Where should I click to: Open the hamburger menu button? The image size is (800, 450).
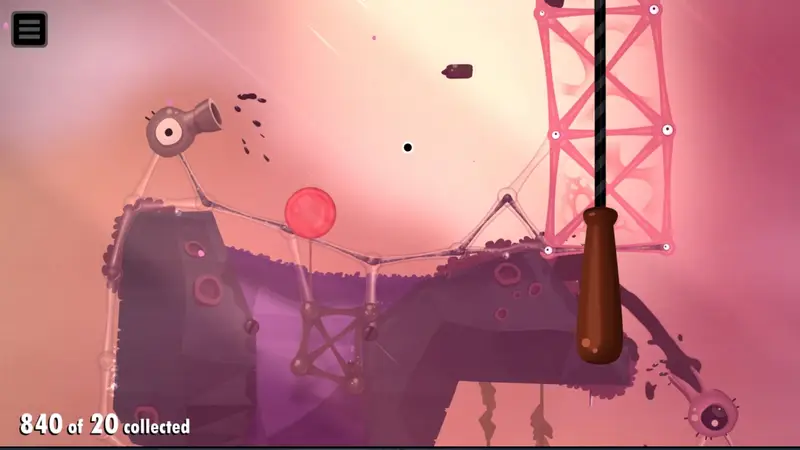click(29, 29)
